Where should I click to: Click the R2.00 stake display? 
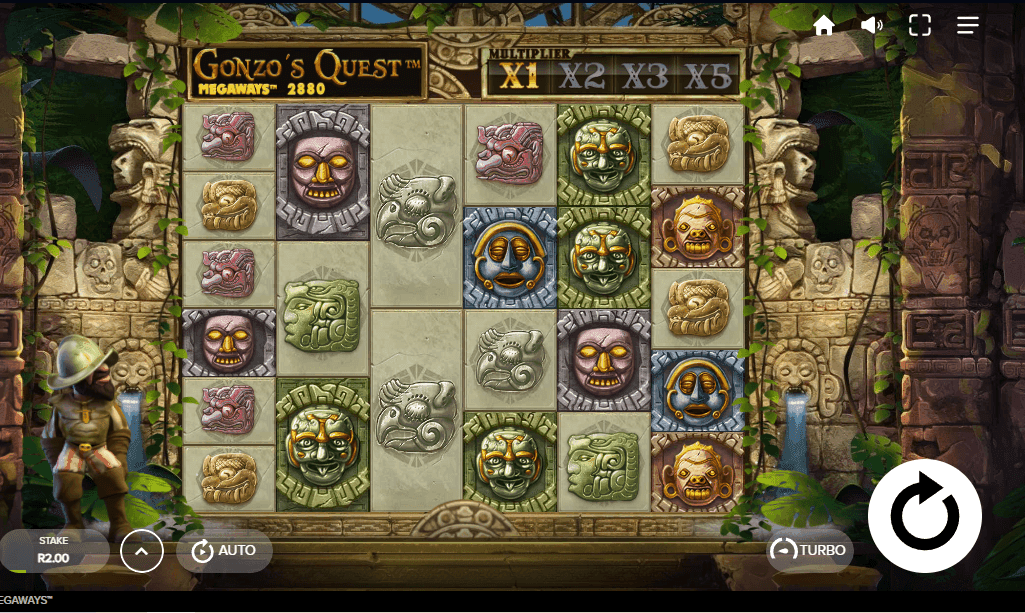click(x=54, y=550)
